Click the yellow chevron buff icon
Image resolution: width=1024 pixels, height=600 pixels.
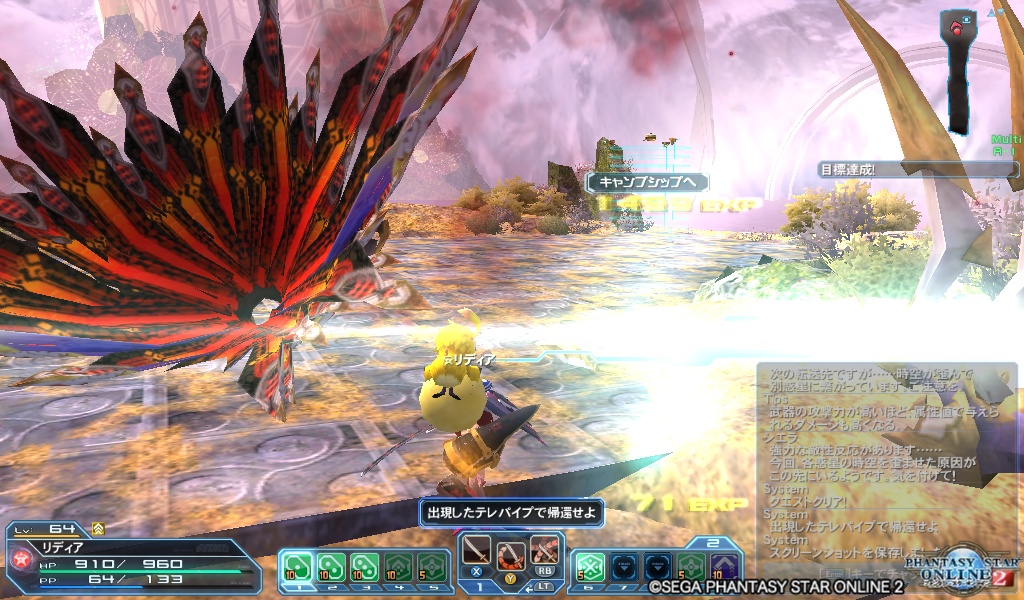point(98,527)
